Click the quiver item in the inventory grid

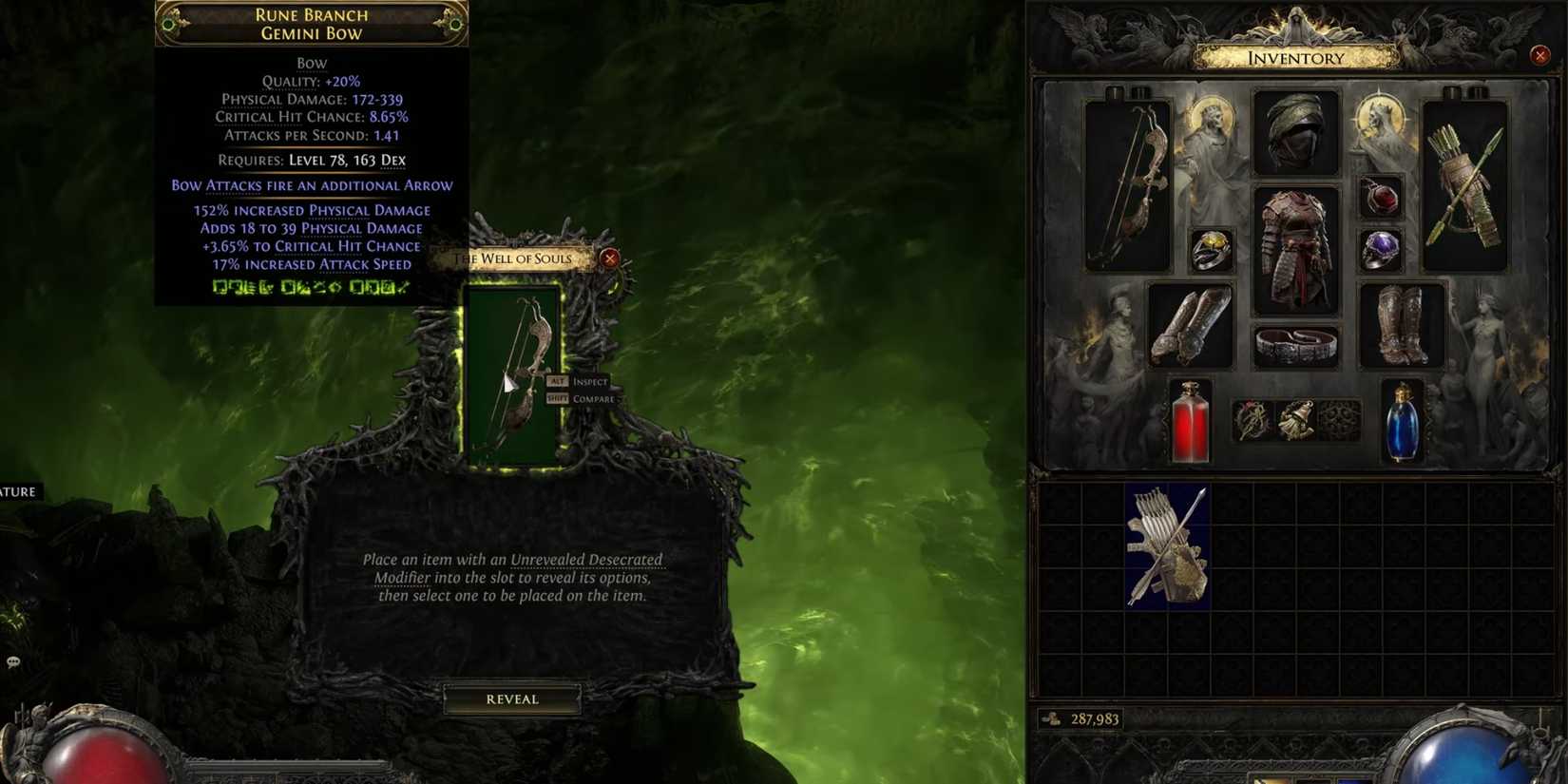pyautogui.click(x=1167, y=546)
